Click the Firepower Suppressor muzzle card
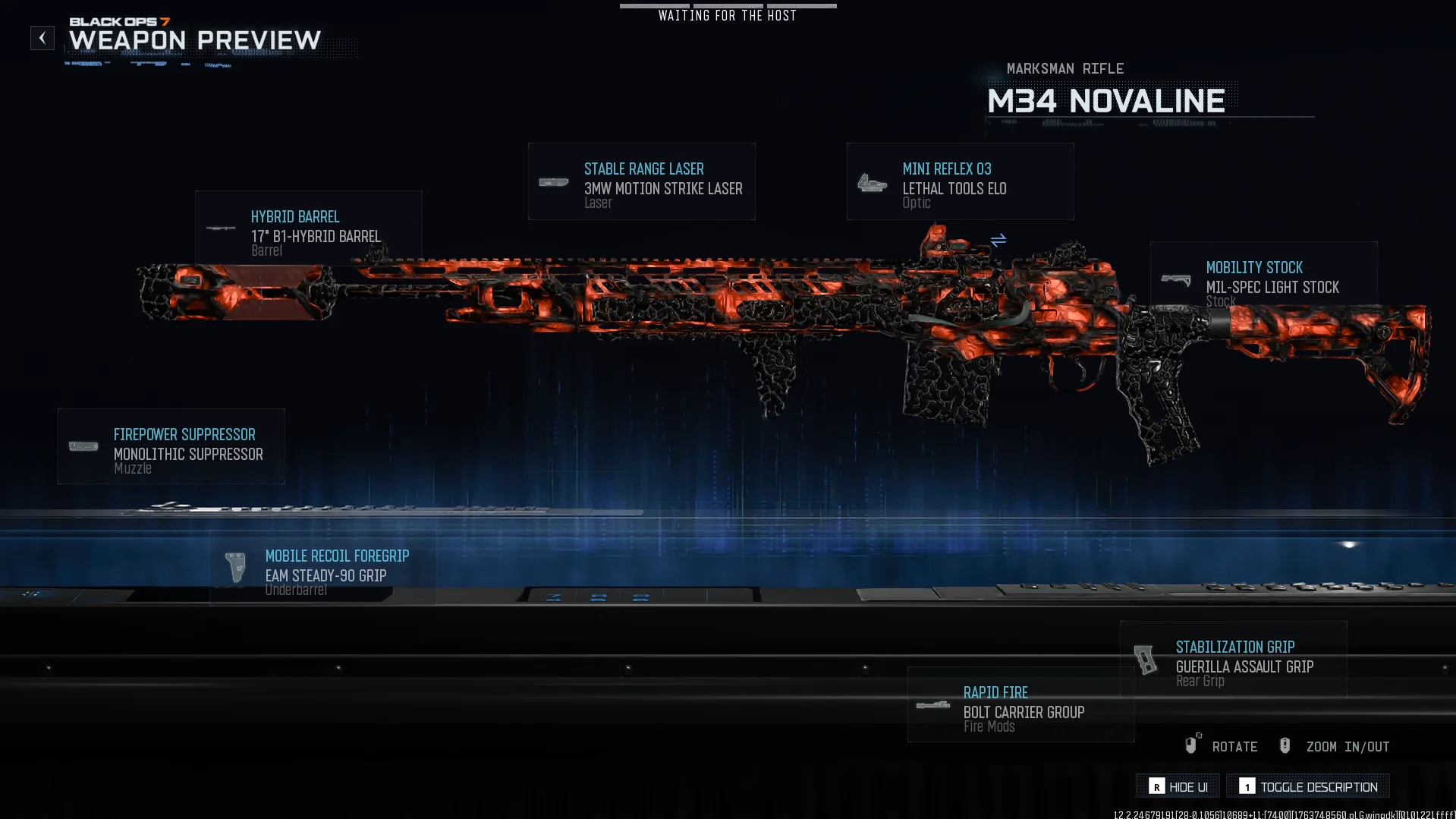This screenshot has width=1456, height=819. point(171,446)
